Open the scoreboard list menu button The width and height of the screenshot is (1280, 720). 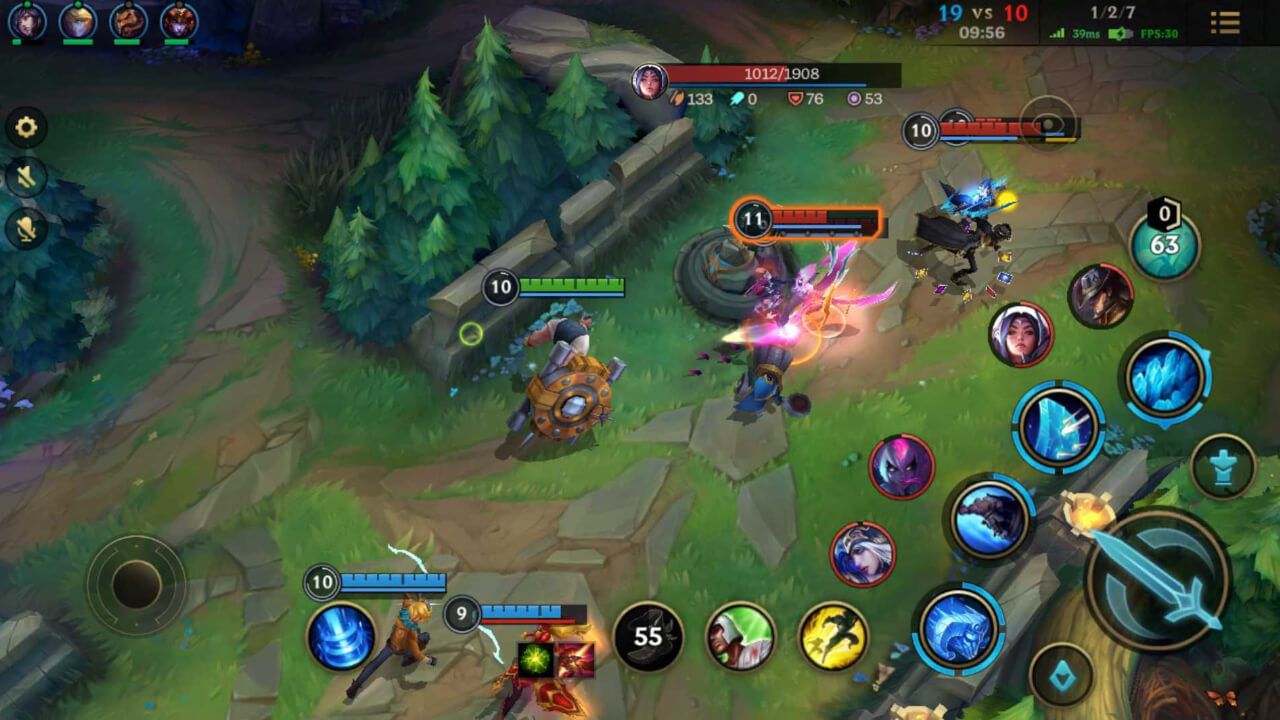(1225, 22)
